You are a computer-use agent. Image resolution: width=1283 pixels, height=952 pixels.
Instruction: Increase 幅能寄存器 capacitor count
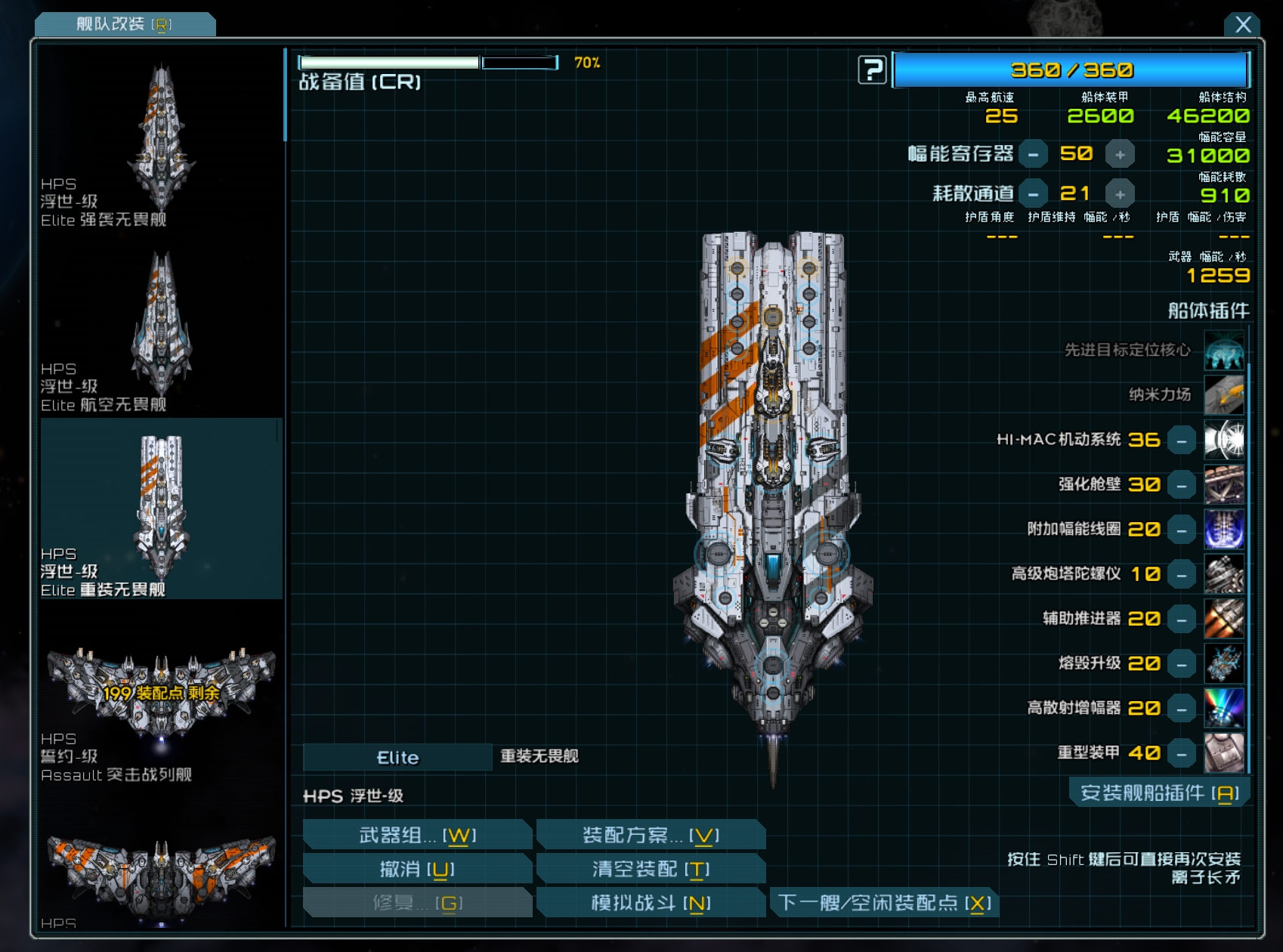click(1120, 154)
